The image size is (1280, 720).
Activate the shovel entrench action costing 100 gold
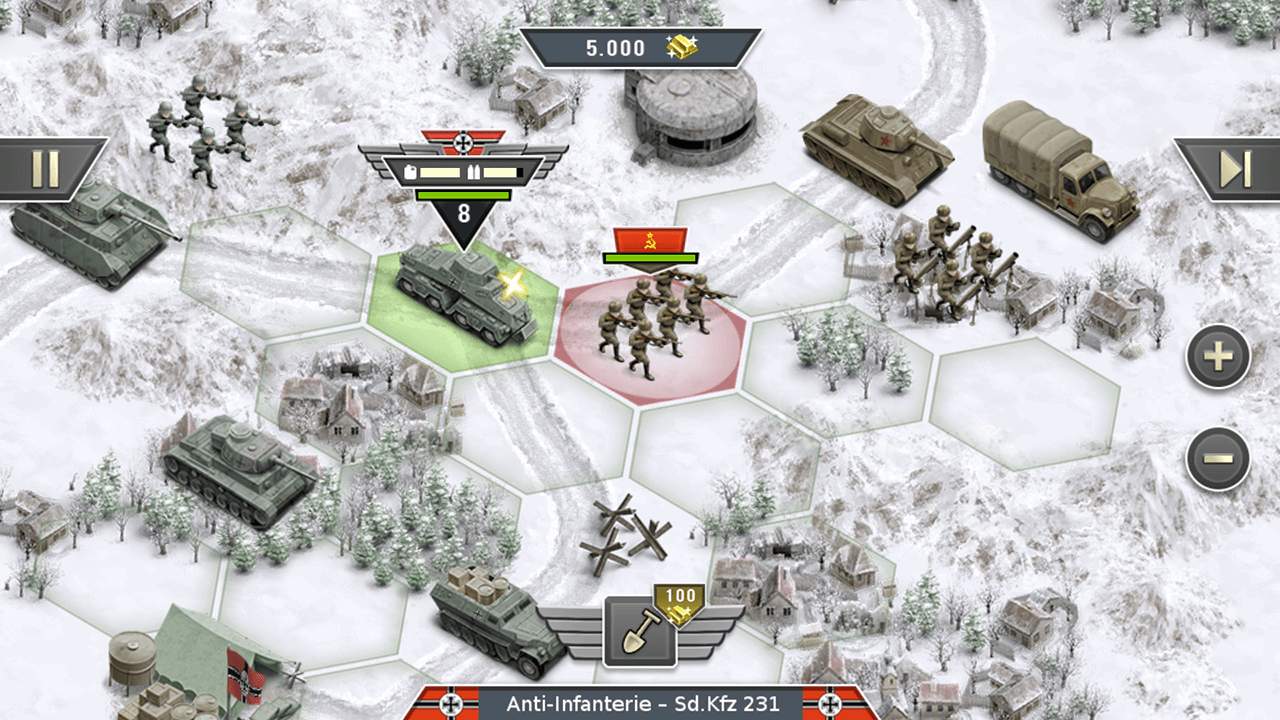[640, 632]
